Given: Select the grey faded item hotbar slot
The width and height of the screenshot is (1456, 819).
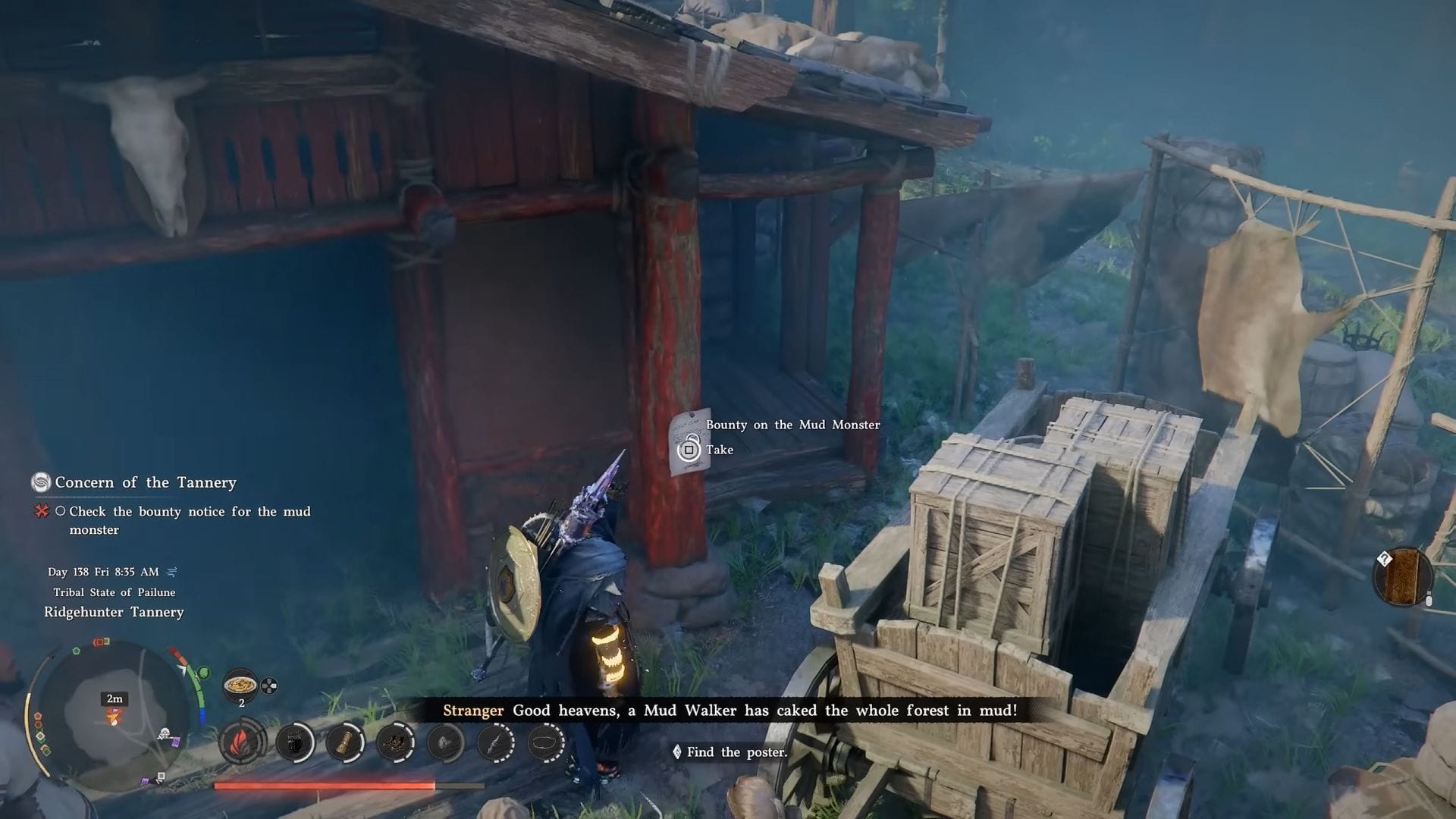Looking at the screenshot, I should (x=445, y=742).
